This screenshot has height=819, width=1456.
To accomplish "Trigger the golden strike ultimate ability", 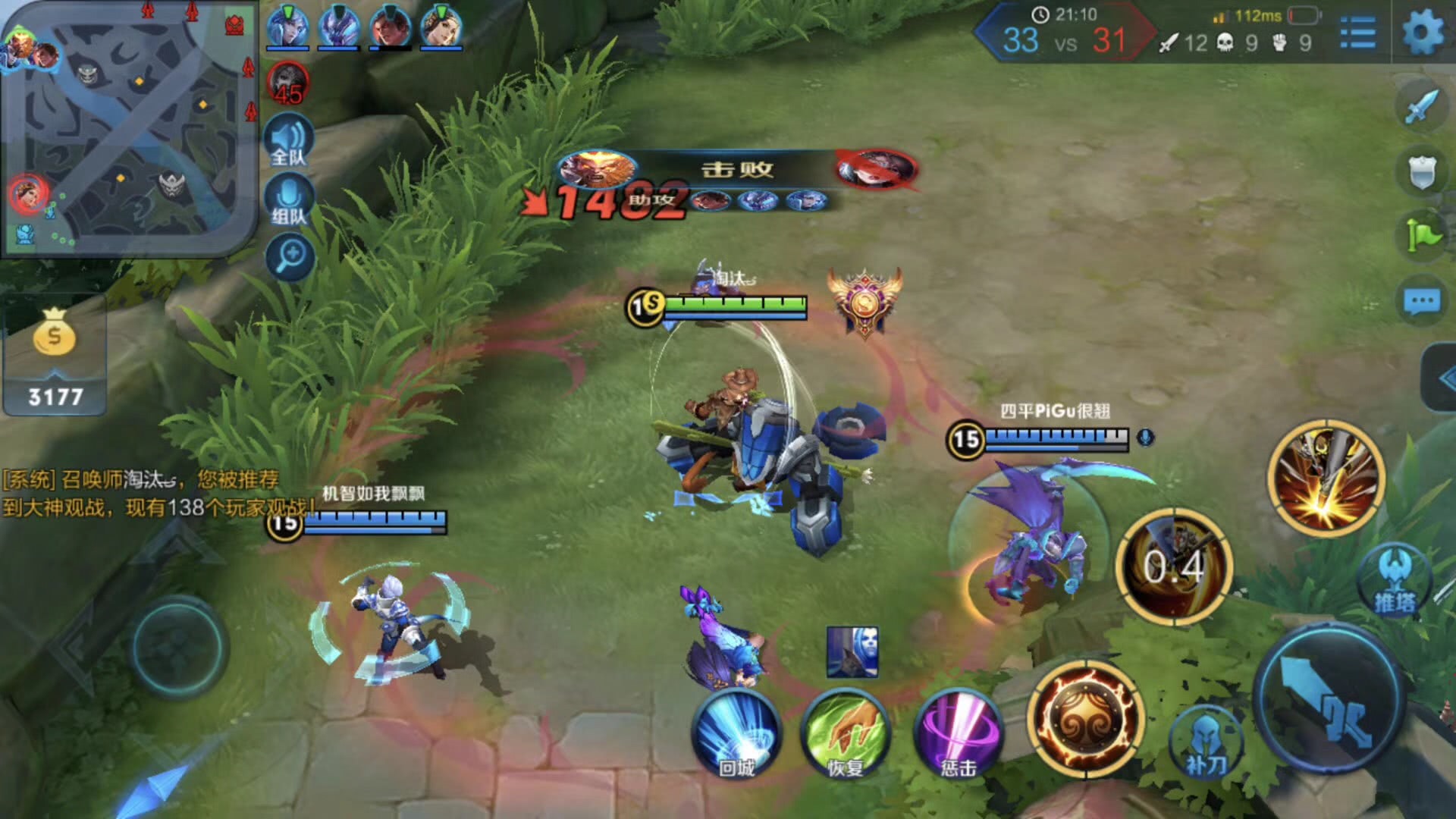I will 1326,478.
